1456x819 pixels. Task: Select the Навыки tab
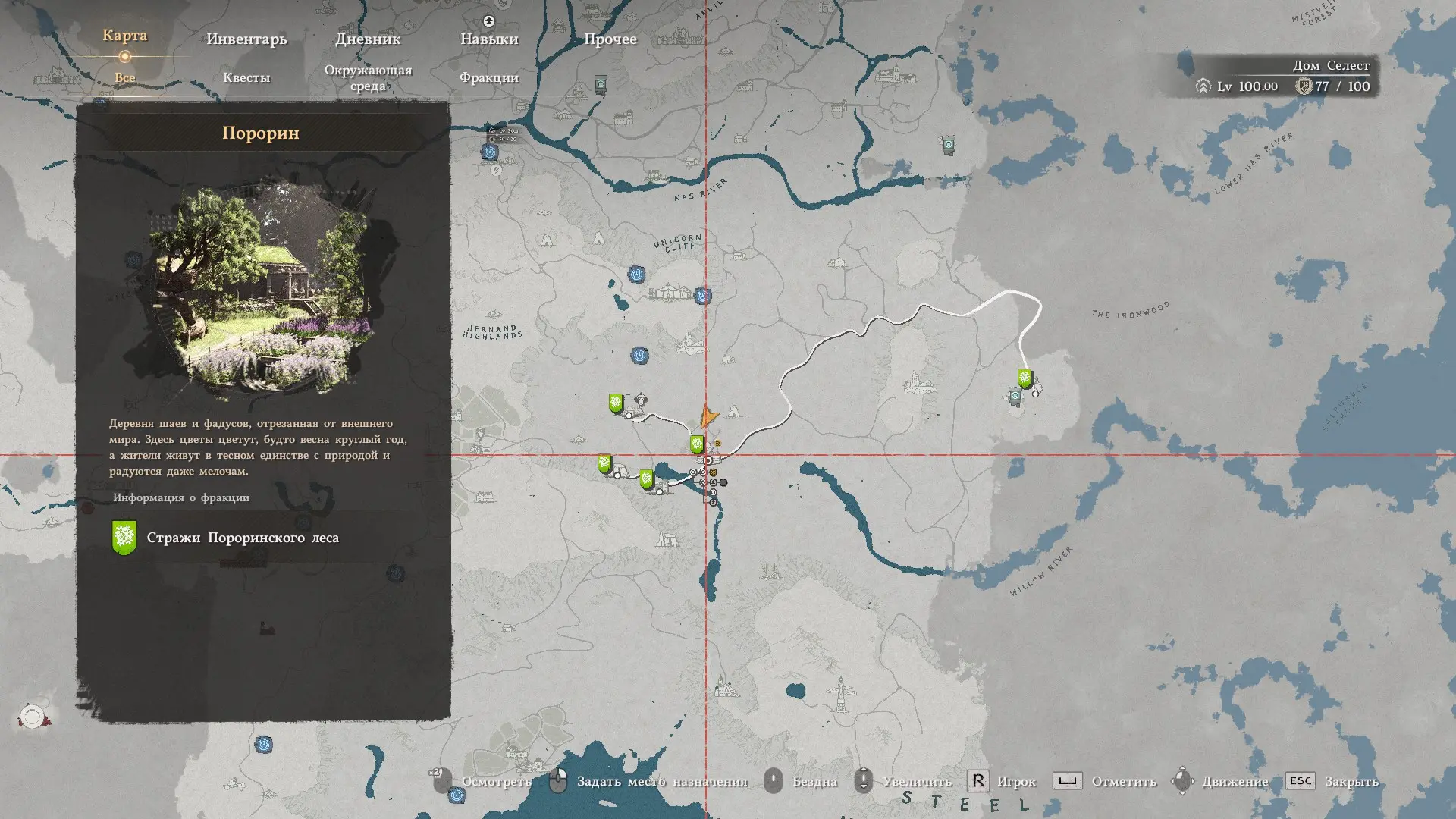point(489,39)
